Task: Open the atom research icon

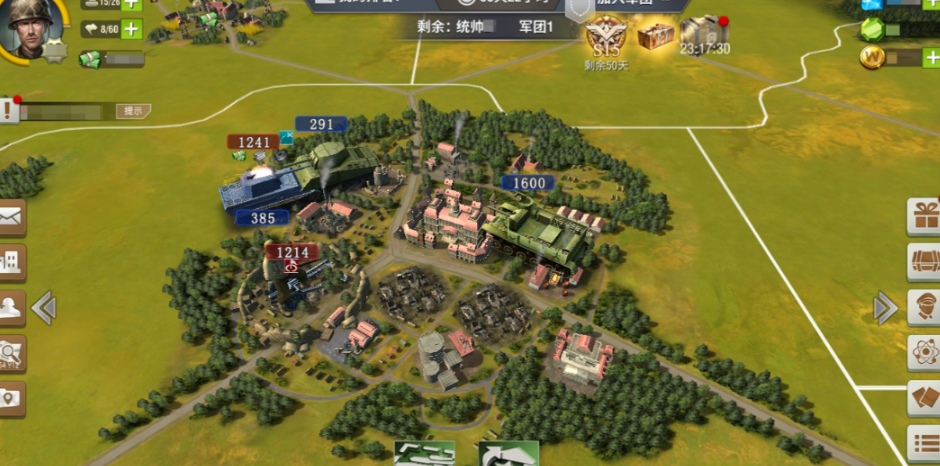Action: (x=923, y=352)
